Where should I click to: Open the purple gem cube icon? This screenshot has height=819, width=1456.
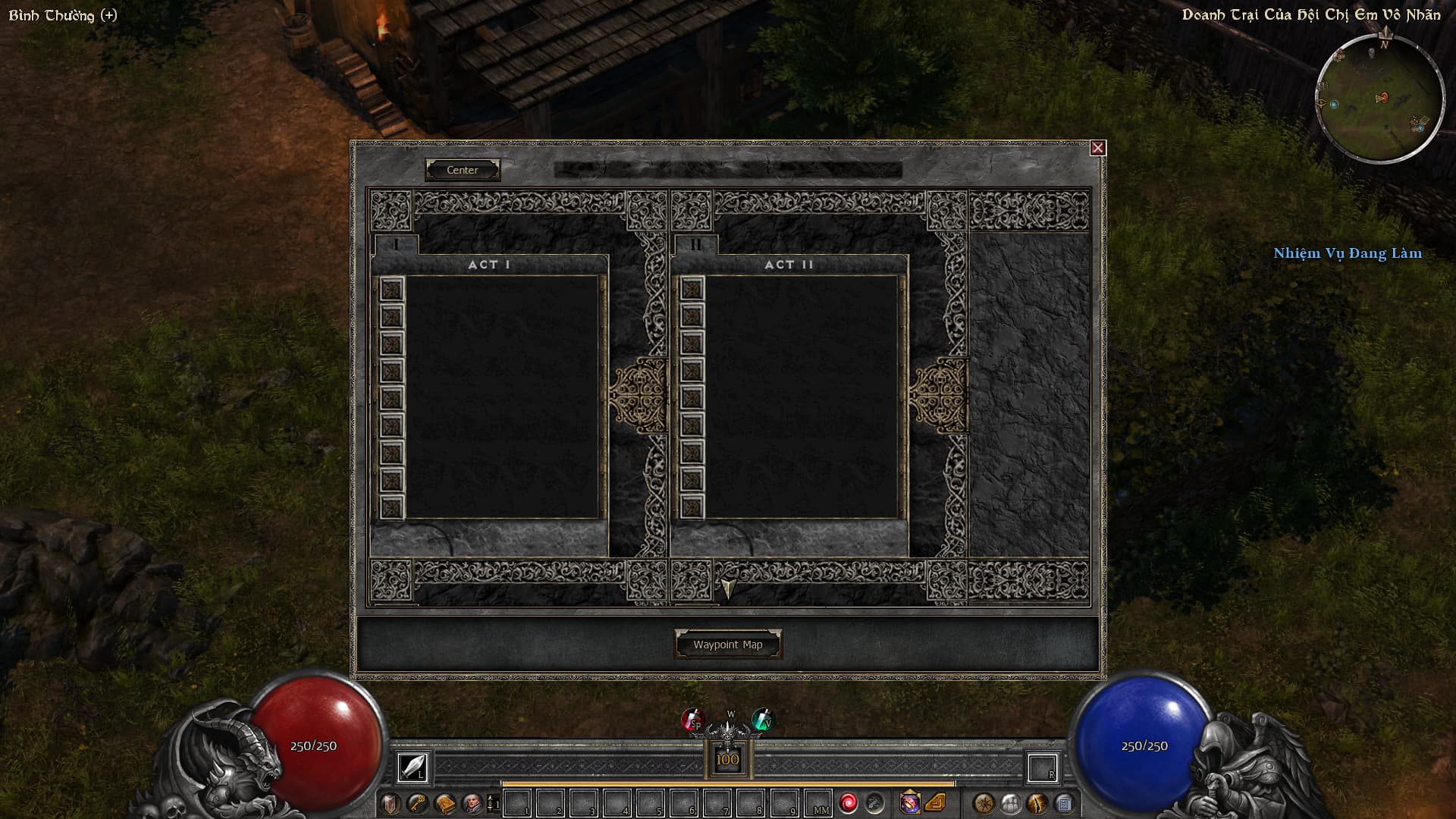coord(909,803)
